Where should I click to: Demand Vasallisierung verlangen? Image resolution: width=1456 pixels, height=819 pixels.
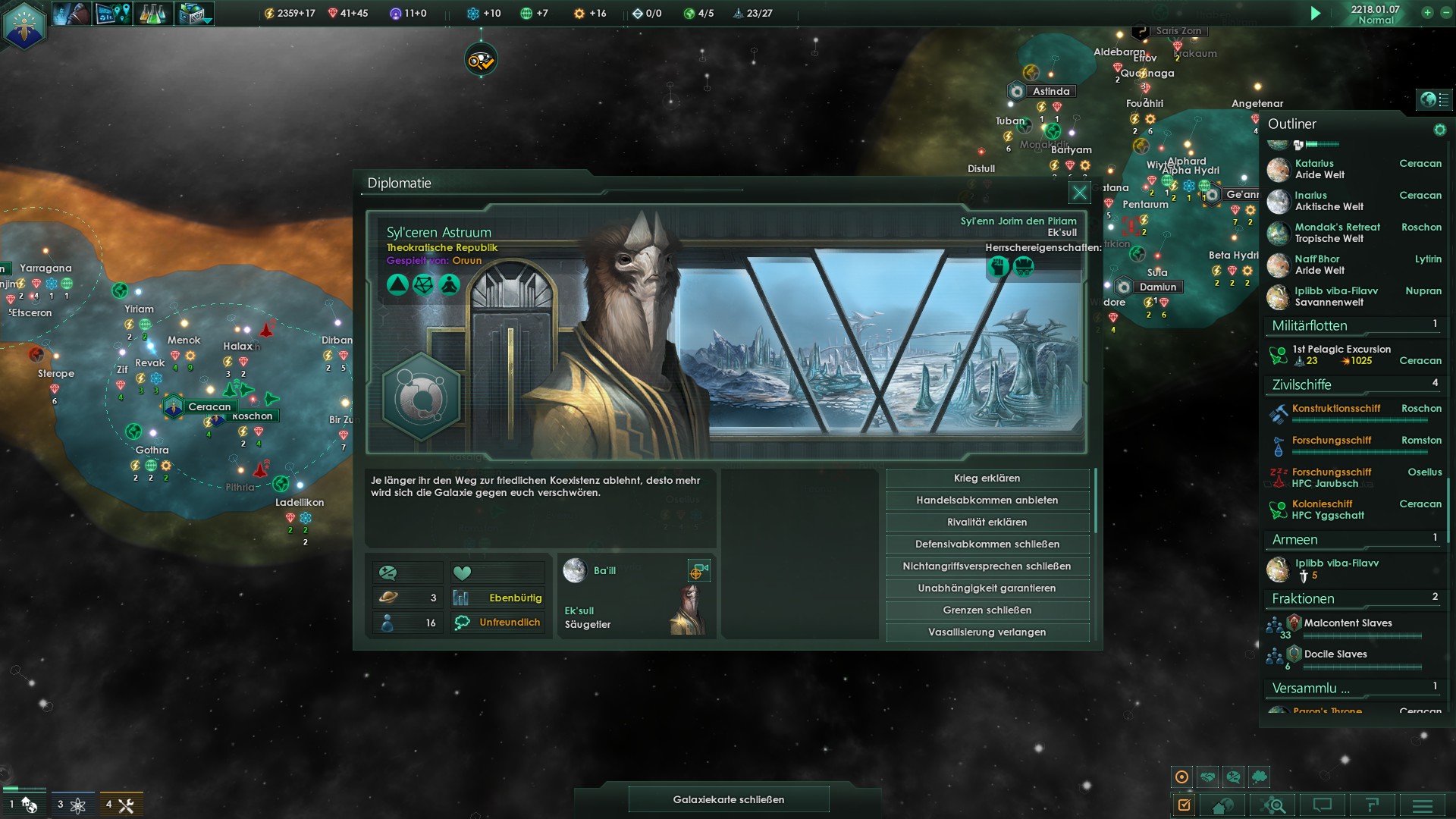(x=987, y=632)
